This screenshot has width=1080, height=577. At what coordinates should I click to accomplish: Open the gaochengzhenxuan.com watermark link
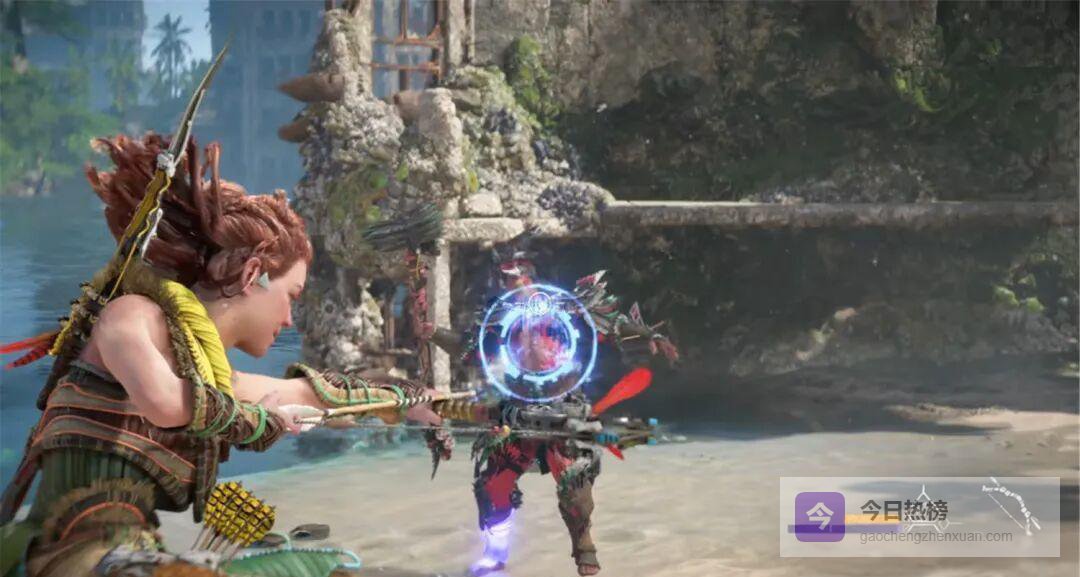(936, 536)
